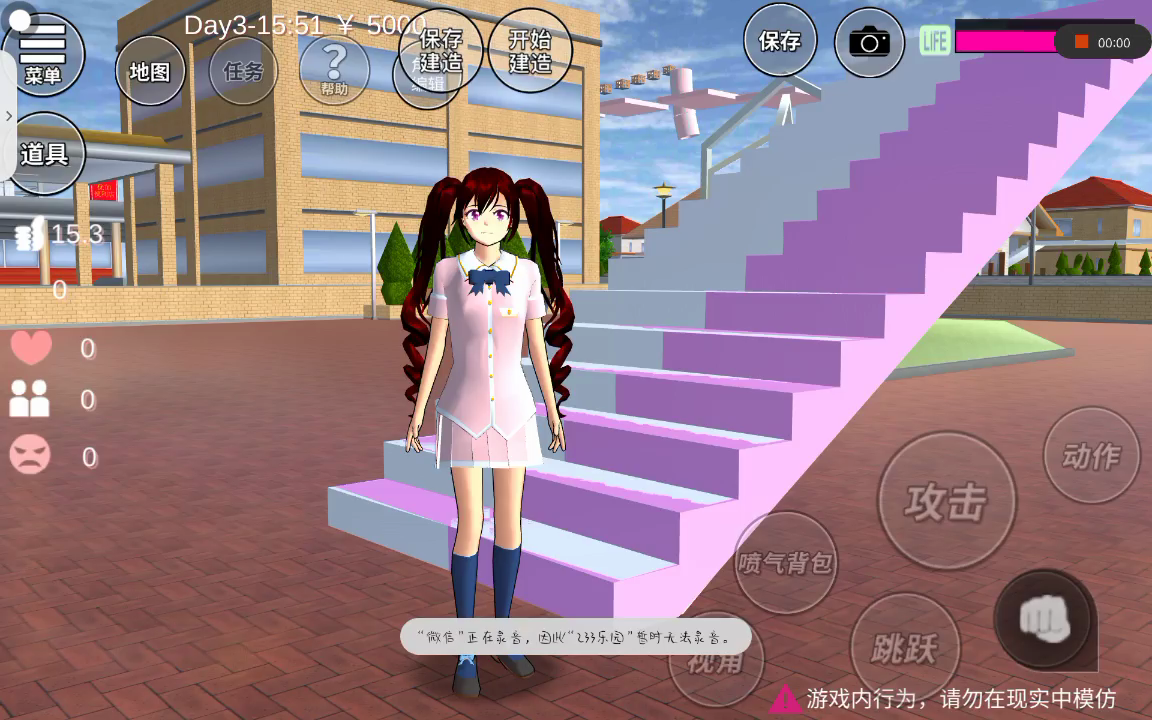The height and width of the screenshot is (720, 1152).
Task: Open the 动作 actions menu
Action: pyautogui.click(x=1091, y=456)
